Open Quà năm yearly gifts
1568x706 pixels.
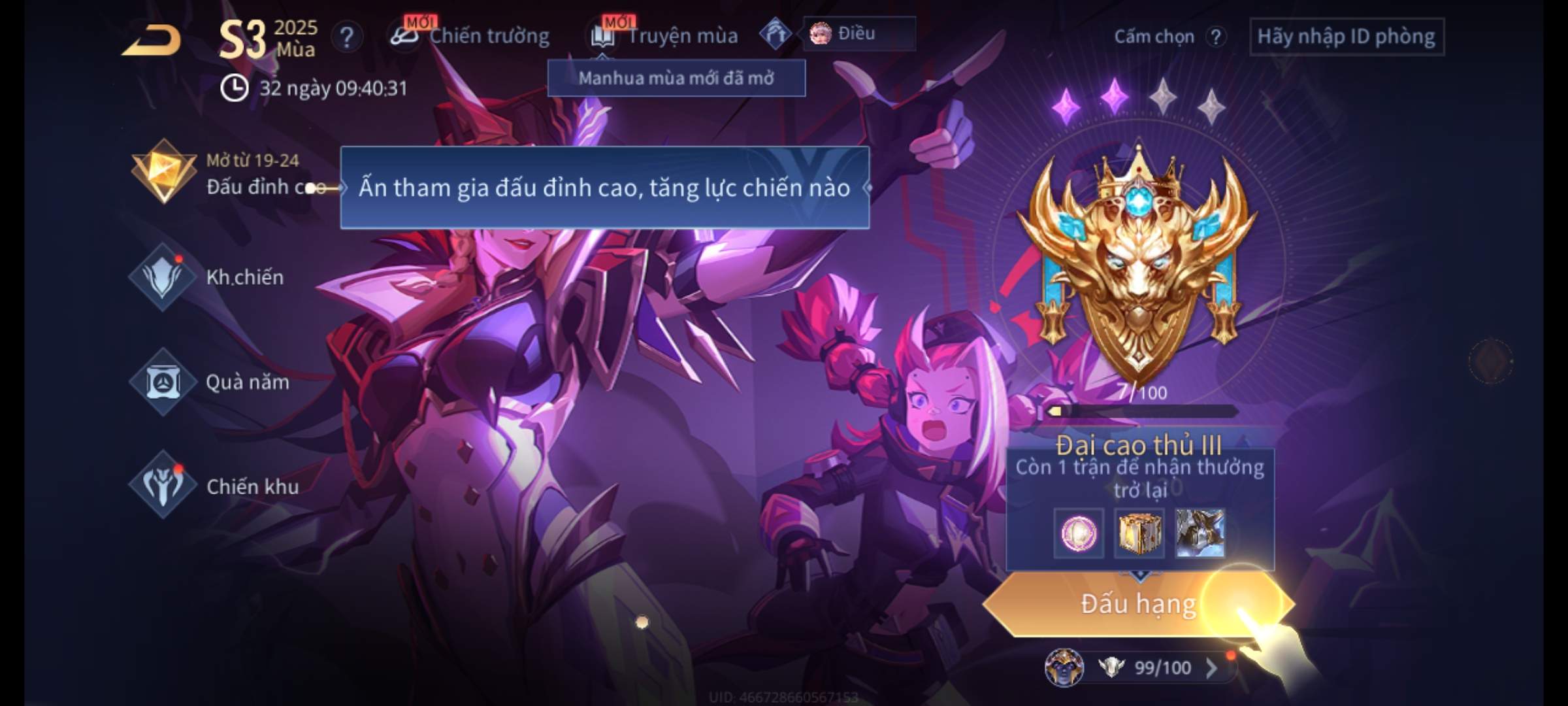point(163,382)
